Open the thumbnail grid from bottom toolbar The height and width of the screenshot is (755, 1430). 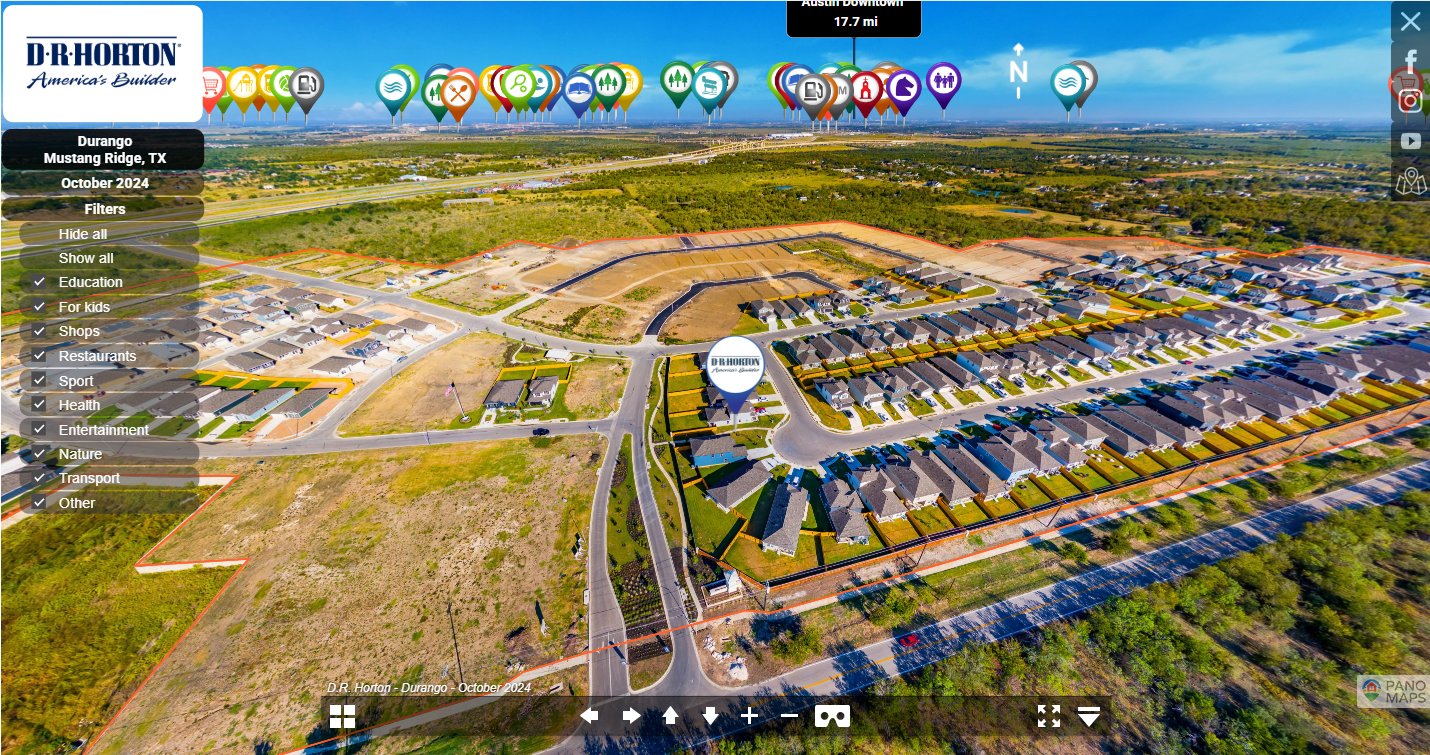342,716
